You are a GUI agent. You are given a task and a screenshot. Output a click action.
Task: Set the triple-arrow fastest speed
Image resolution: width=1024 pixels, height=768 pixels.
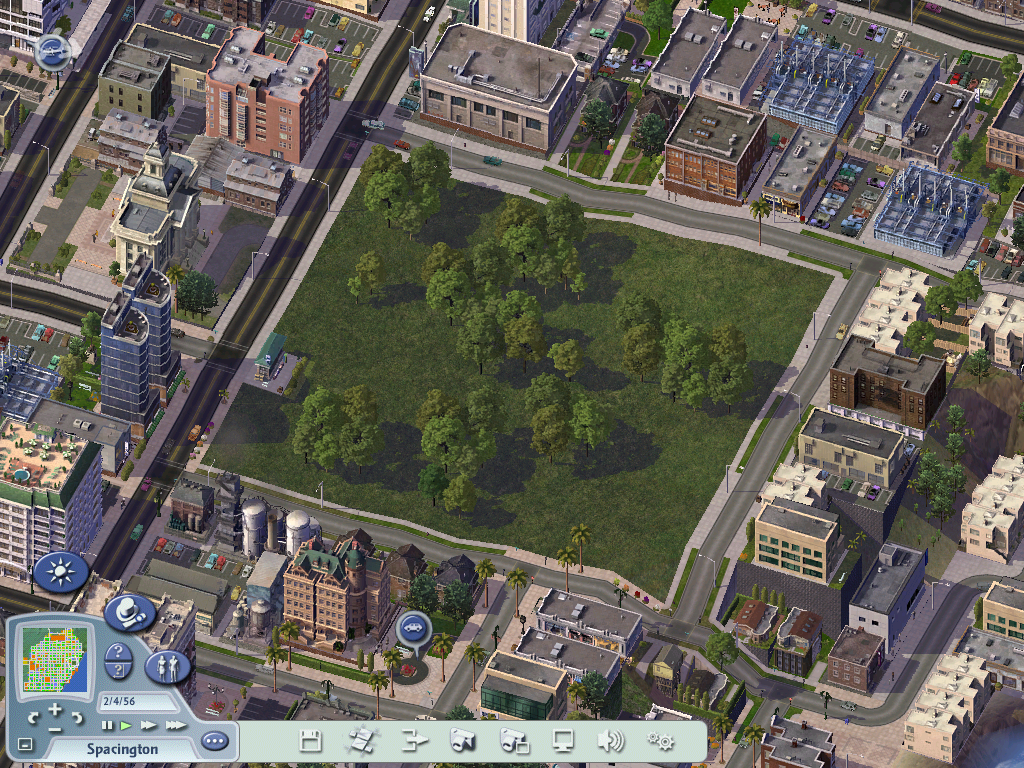[175, 725]
